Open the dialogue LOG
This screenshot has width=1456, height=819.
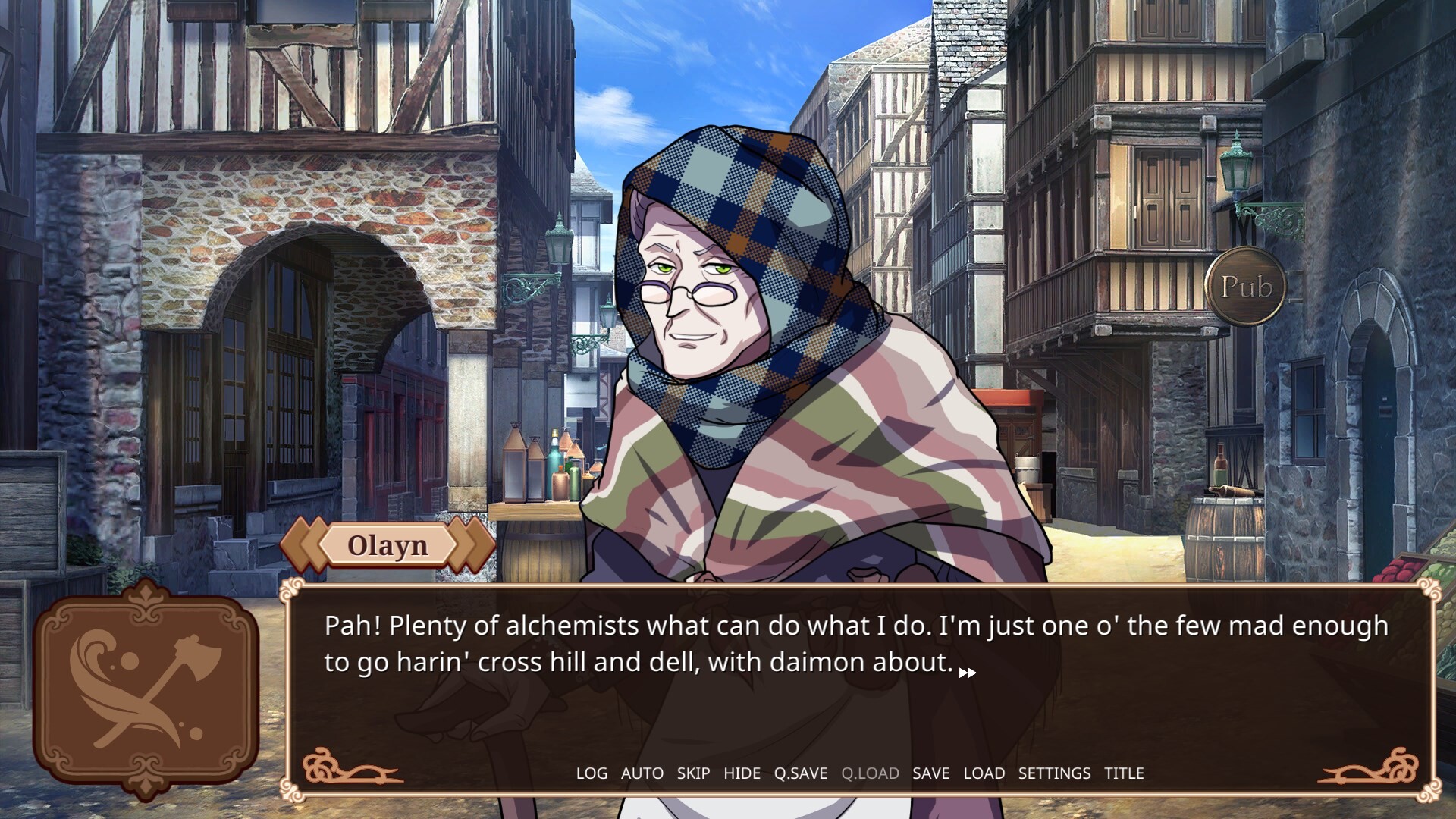pyautogui.click(x=591, y=773)
